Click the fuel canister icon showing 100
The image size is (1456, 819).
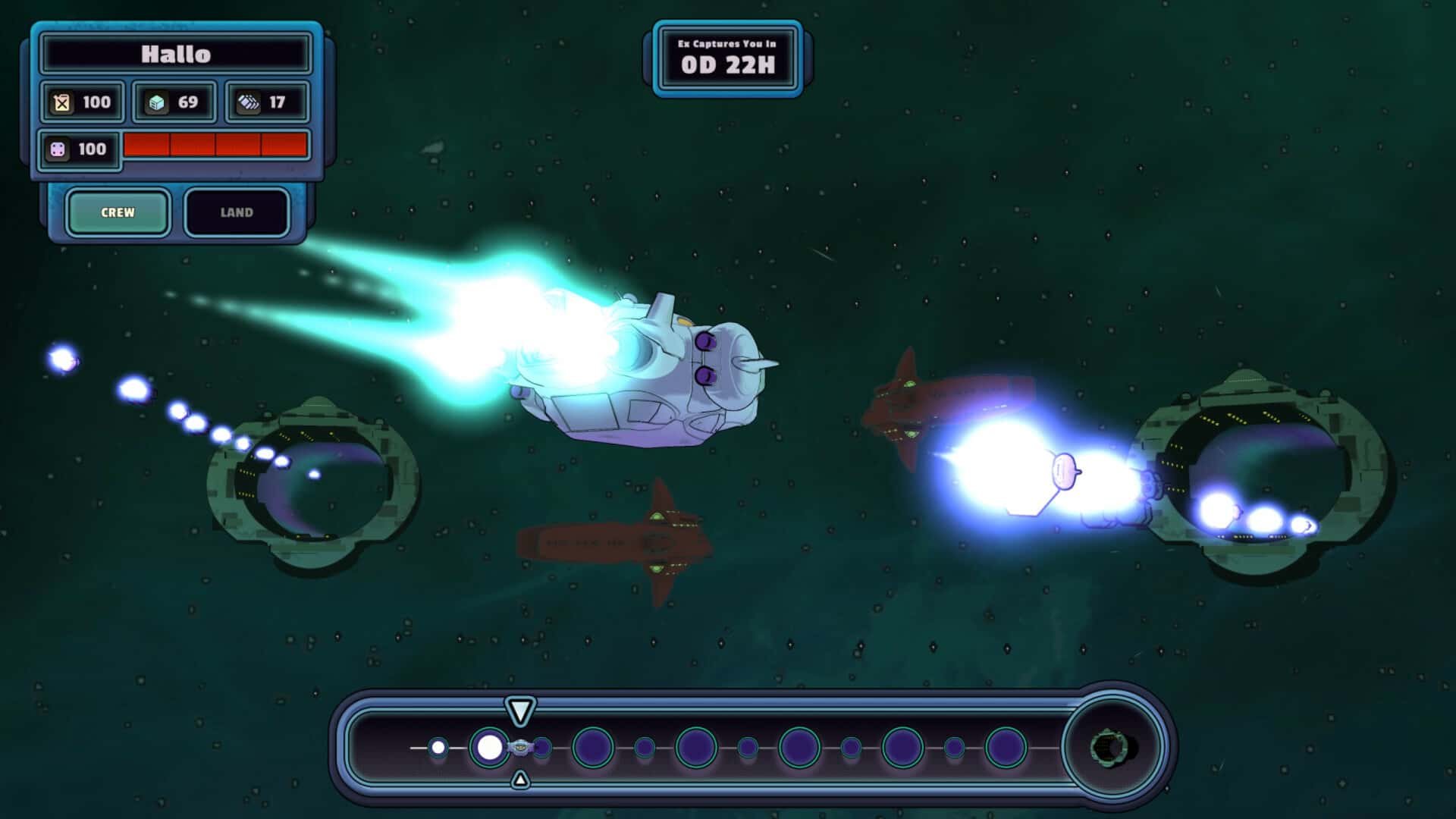[62, 102]
